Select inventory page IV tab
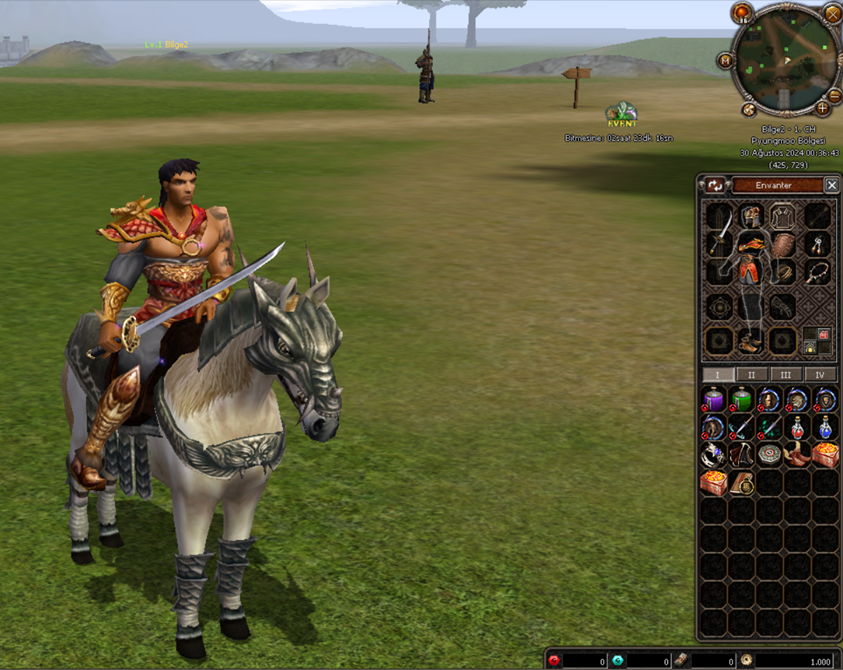 (x=820, y=375)
